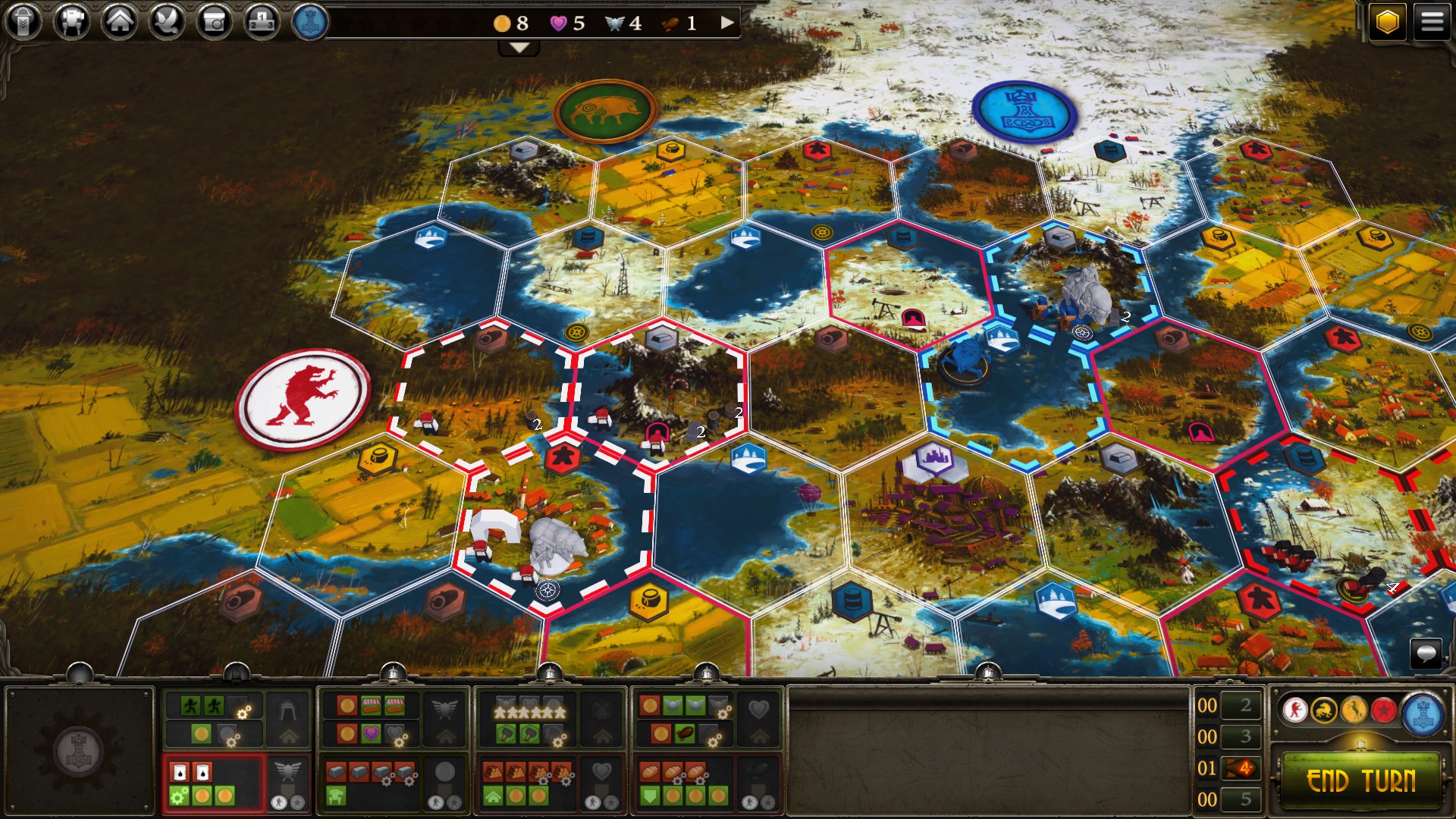Click the right arrow beside the combat card count
Screen dimensions: 1456x819
[x=728, y=23]
